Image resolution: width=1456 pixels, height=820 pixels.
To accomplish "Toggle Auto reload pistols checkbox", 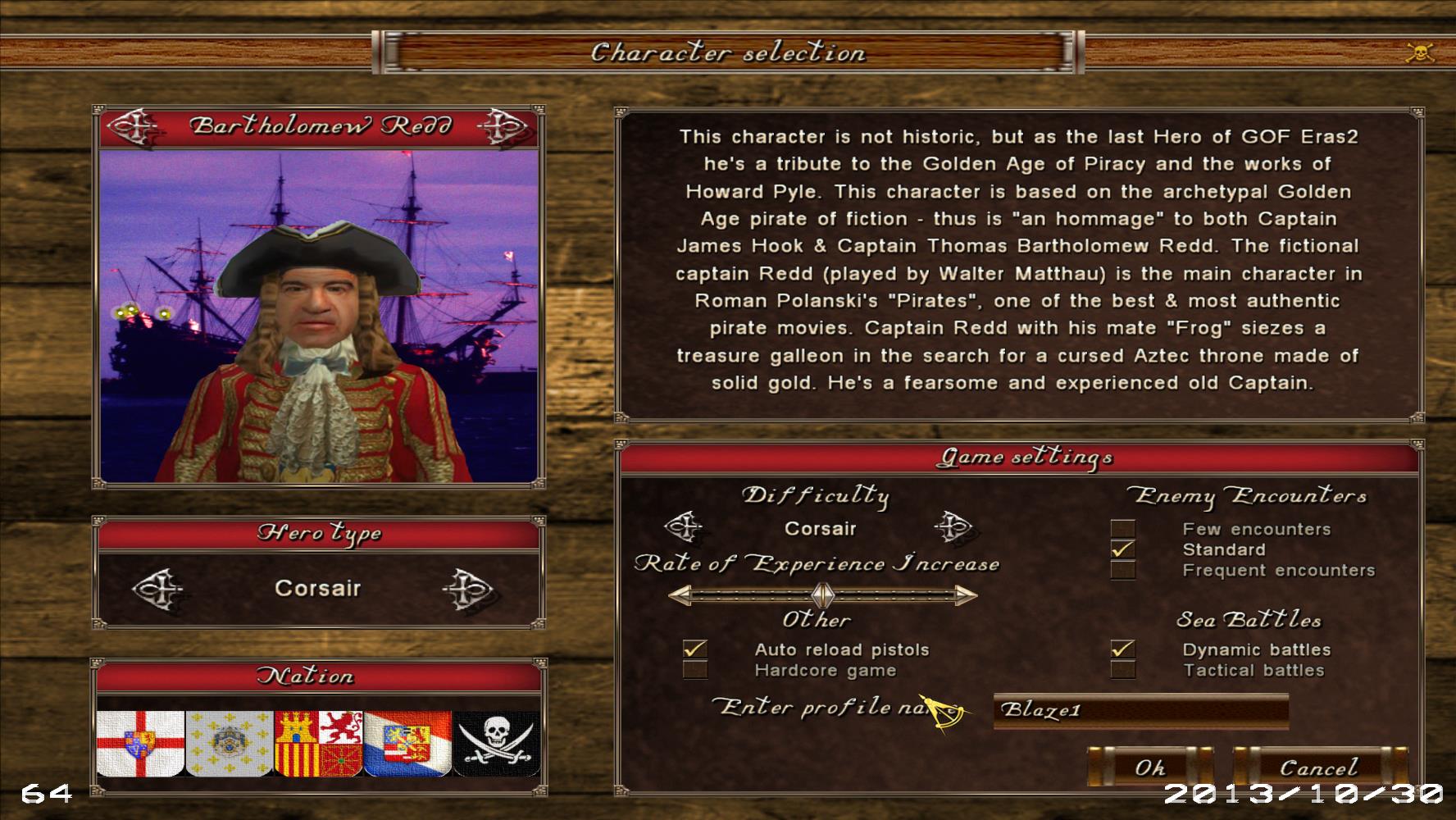I will pos(694,649).
